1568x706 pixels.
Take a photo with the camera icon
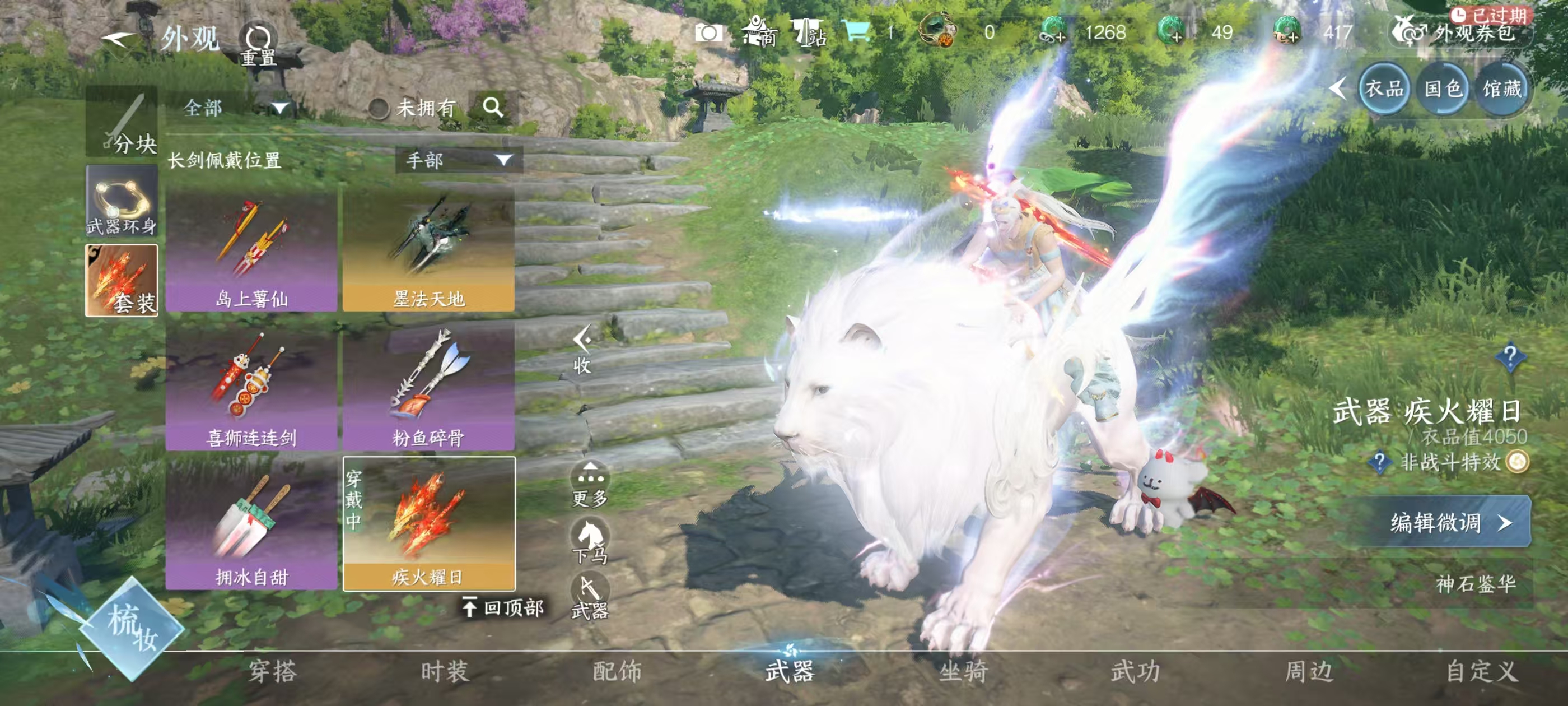(708, 32)
